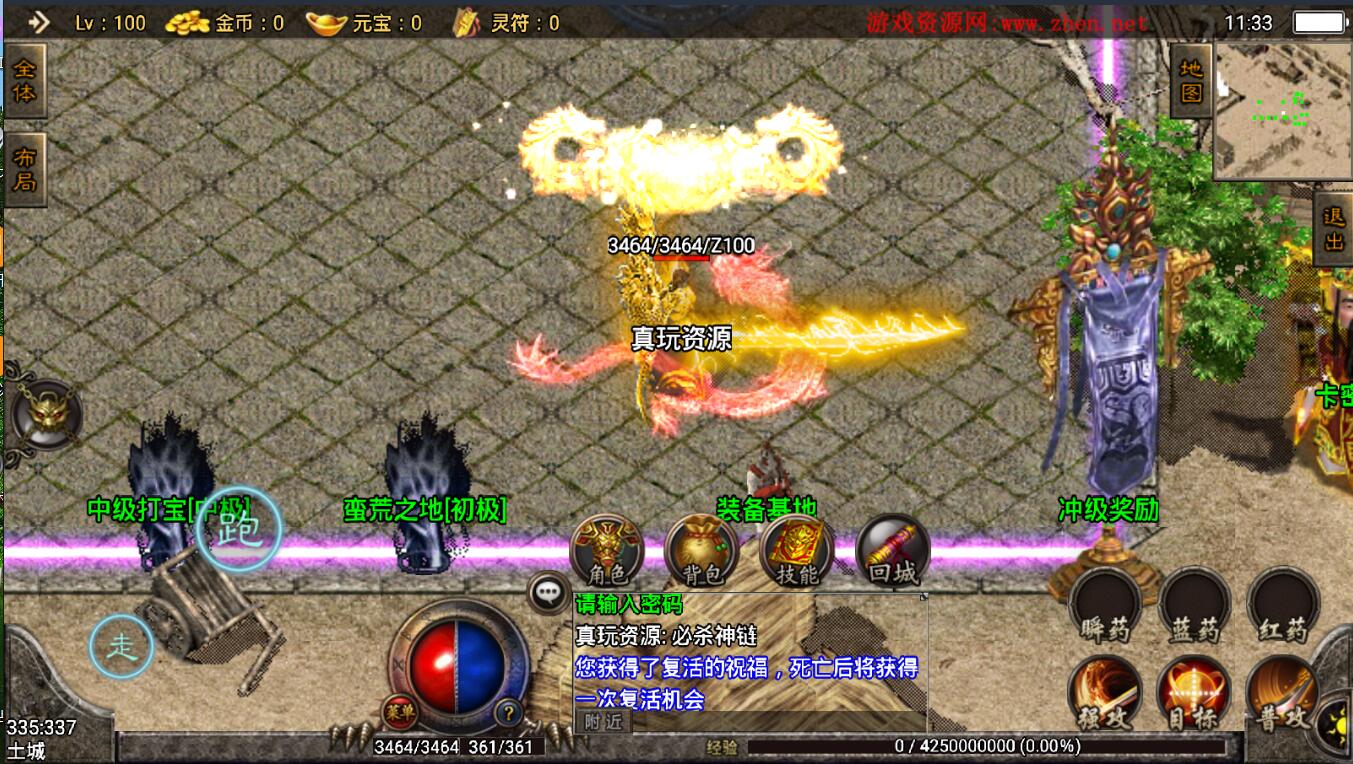Activate the 强攻 power attack

point(1105,693)
